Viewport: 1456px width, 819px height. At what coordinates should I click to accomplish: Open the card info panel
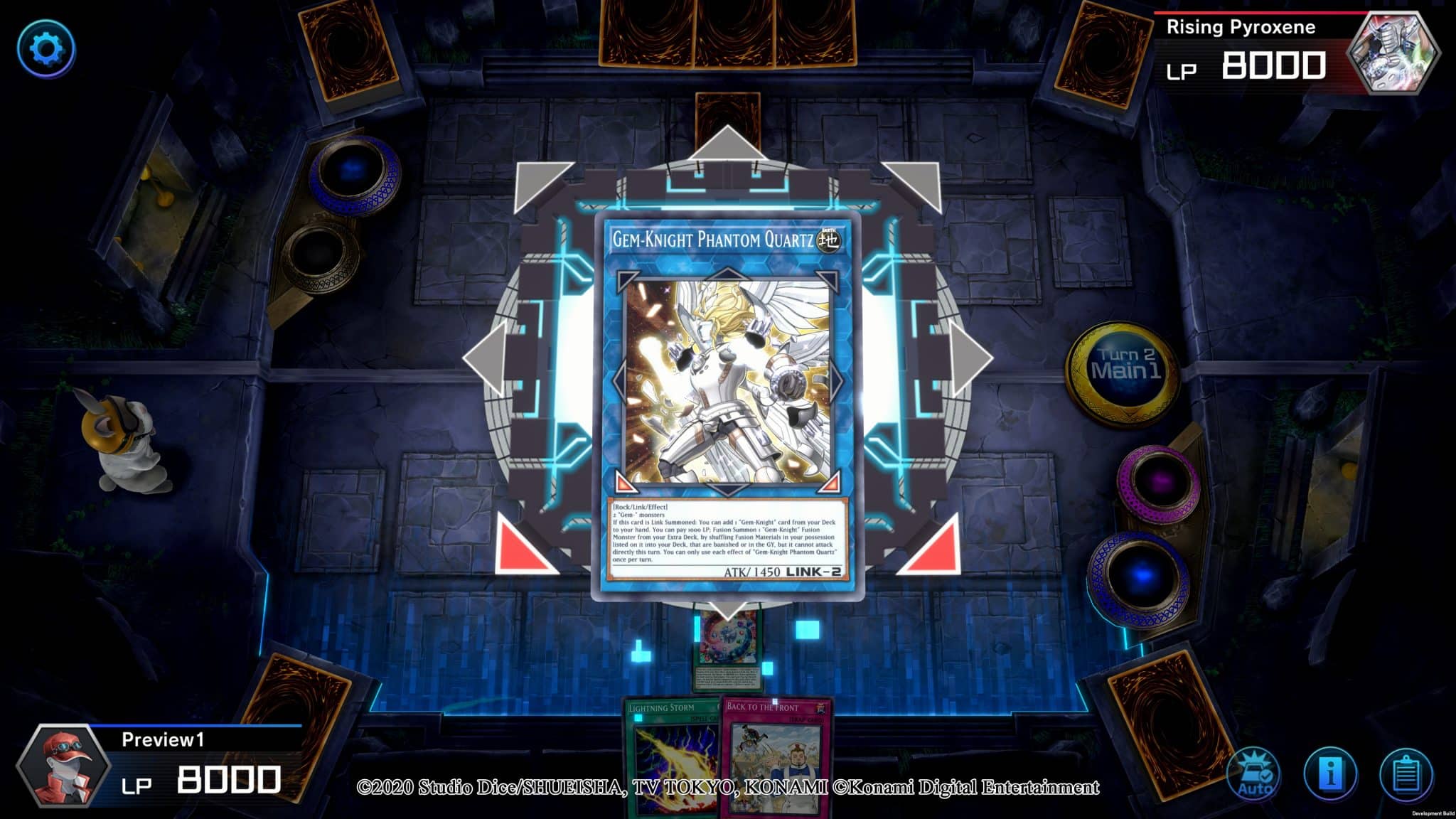point(1330,775)
